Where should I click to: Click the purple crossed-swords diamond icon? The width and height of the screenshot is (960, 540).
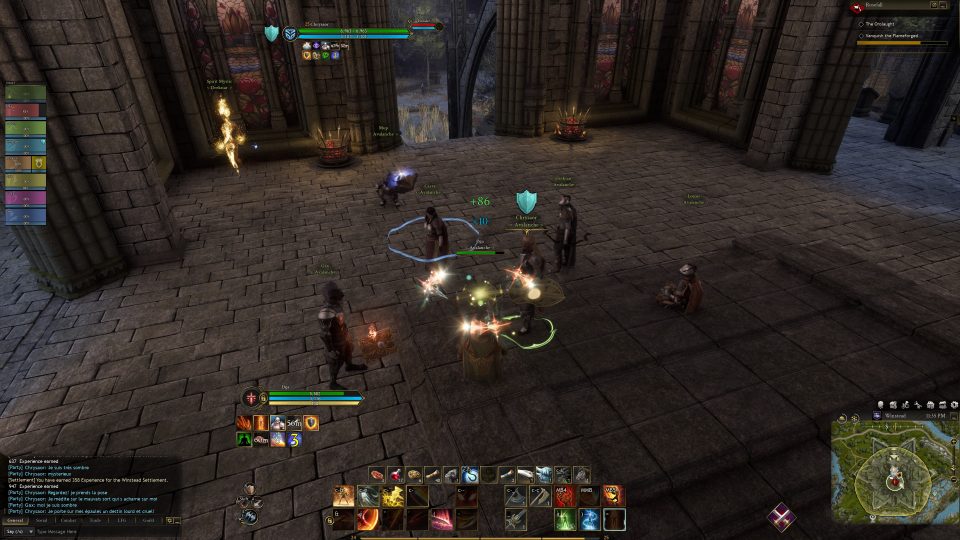[x=782, y=516]
